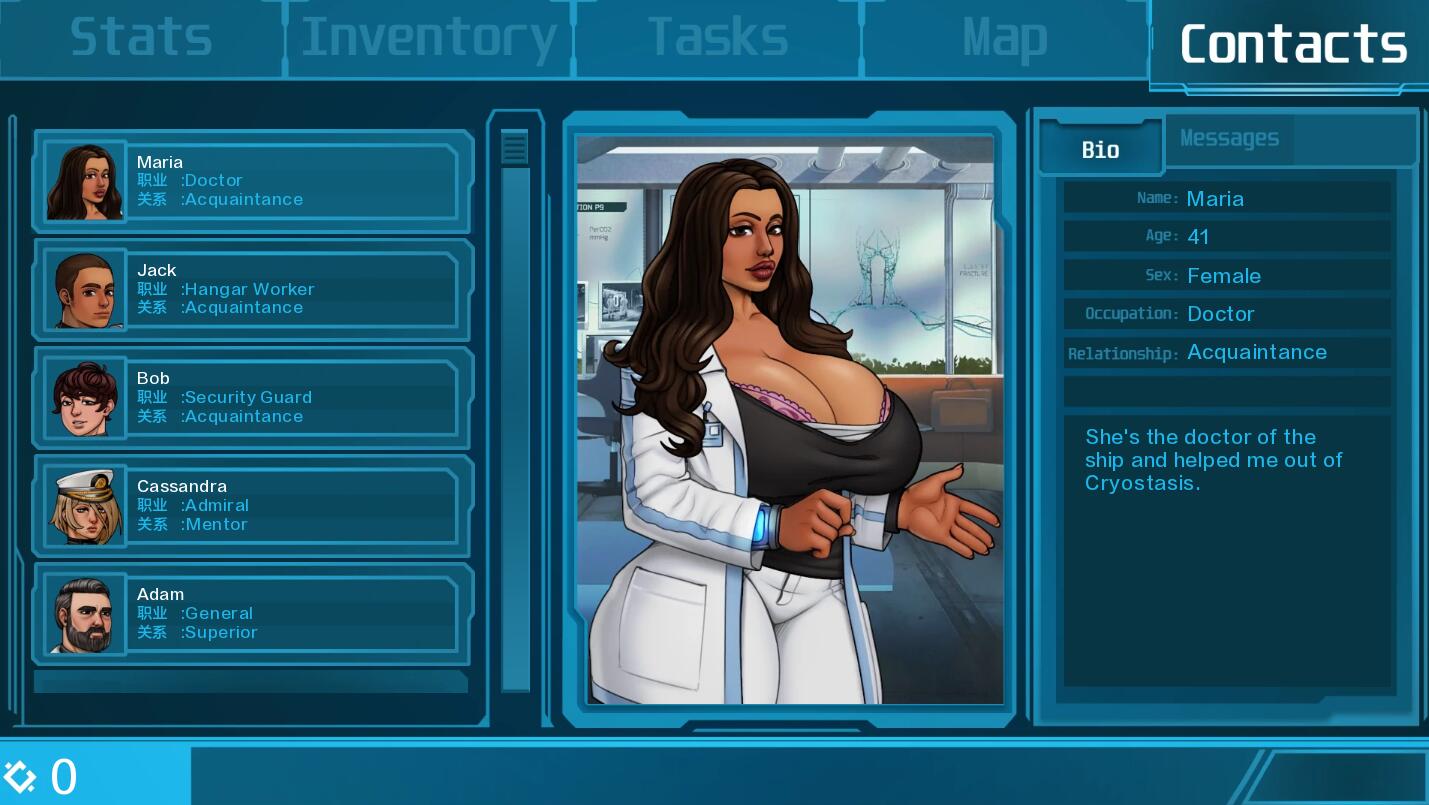Image resolution: width=1429 pixels, height=805 pixels.
Task: Open the Inventory tab
Action: pos(428,38)
